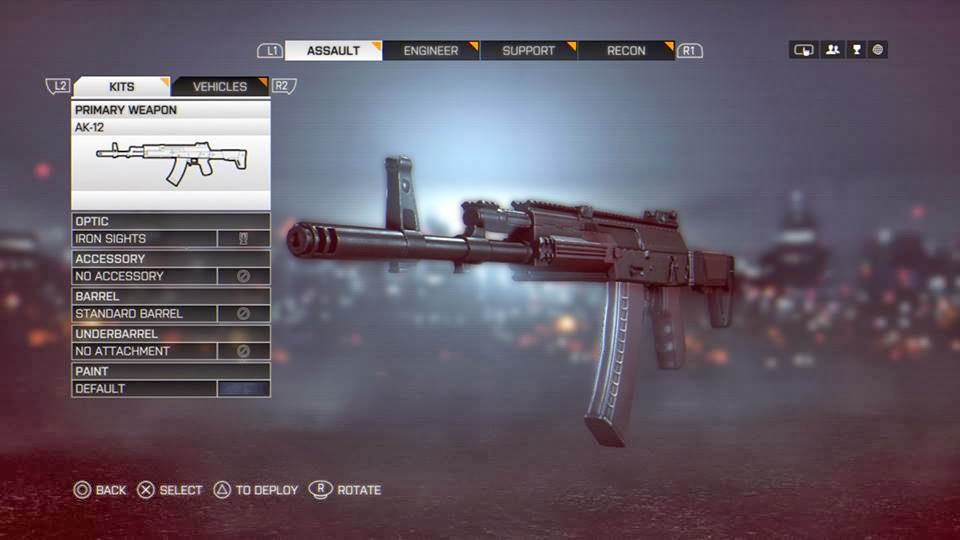Click the friends (two people) icon
960x540 pixels.
click(832, 50)
